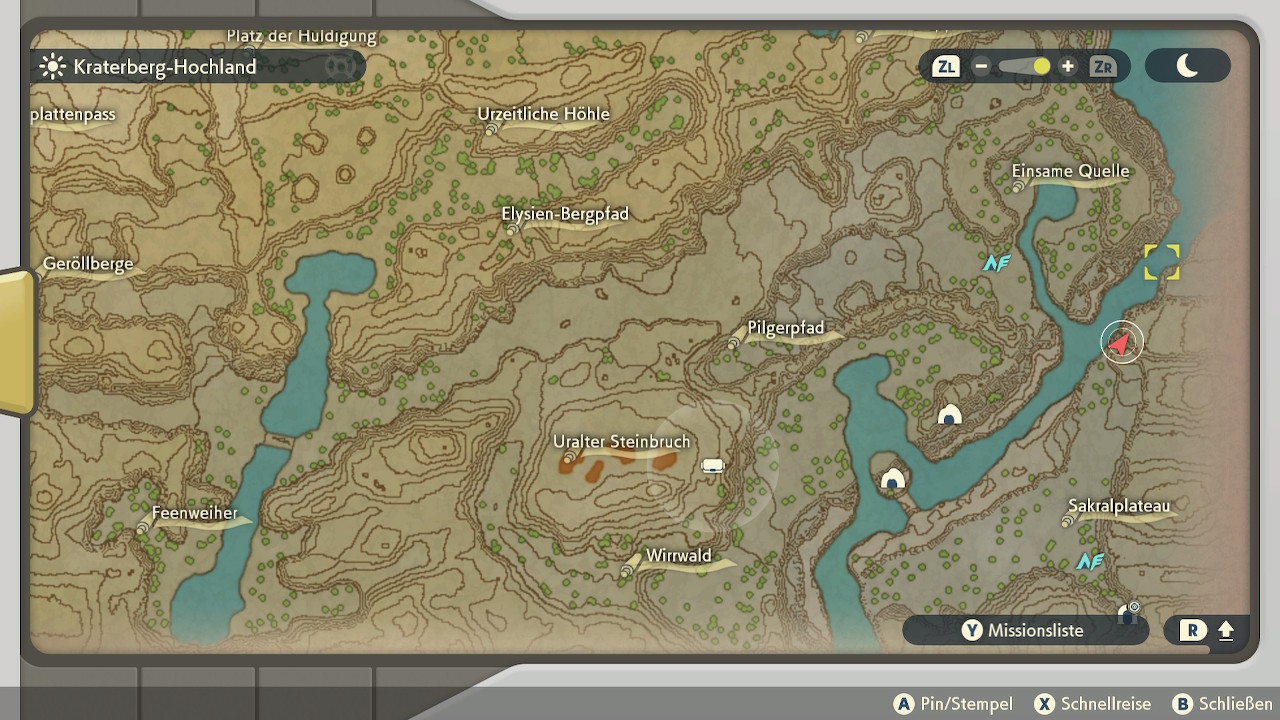The height and width of the screenshot is (720, 1280).
Task: Click the yellow bracket map cursor
Action: point(1162,262)
